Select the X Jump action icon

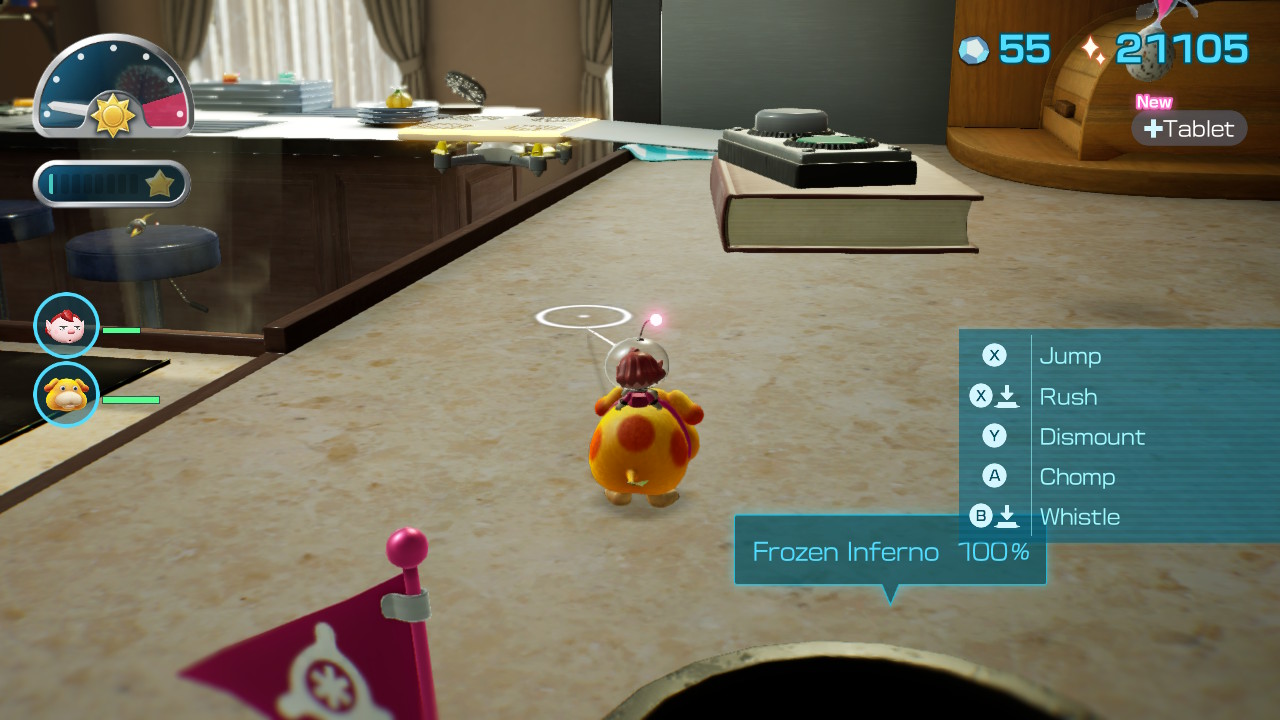coord(993,356)
